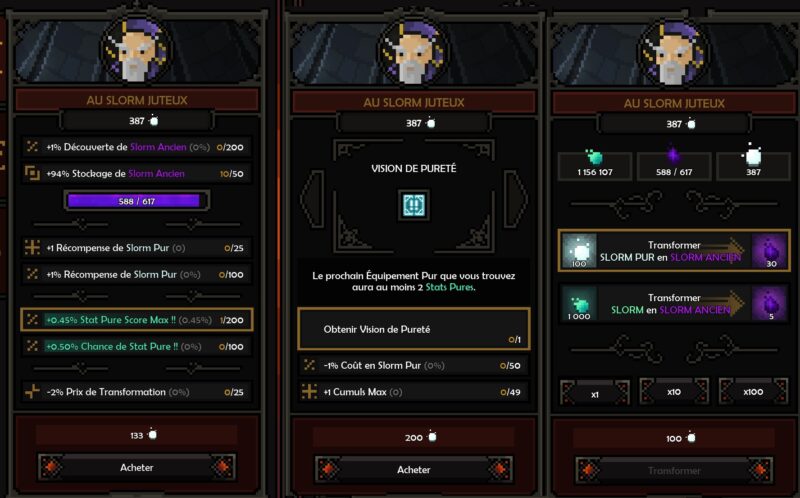Choose the +1 Récompense de Slorm Pur row
Viewport: 800px width, 498px height.
point(136,247)
